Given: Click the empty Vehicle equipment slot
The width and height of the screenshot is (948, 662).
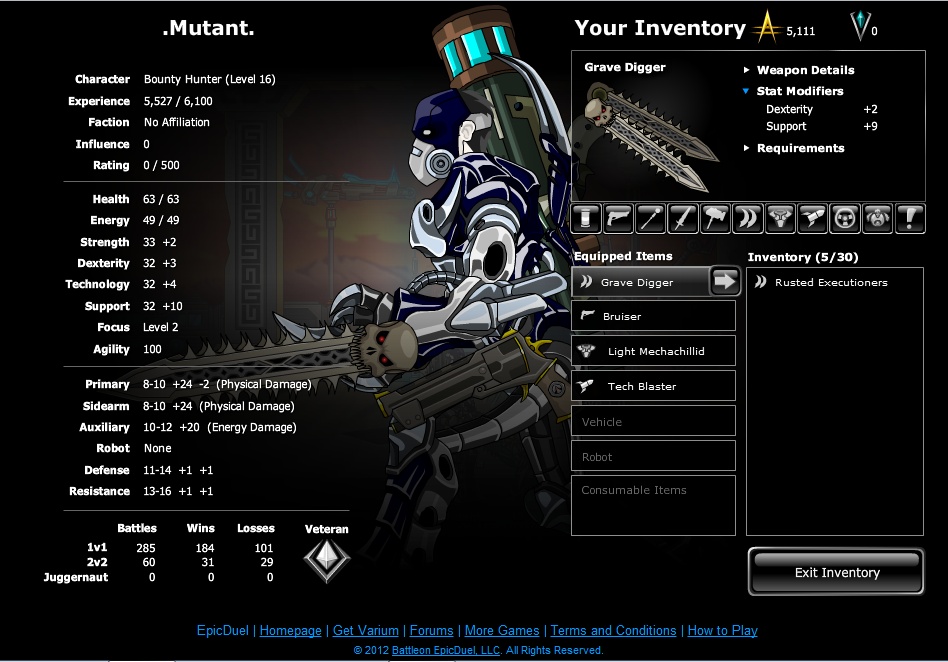Looking at the screenshot, I should click(x=654, y=421).
